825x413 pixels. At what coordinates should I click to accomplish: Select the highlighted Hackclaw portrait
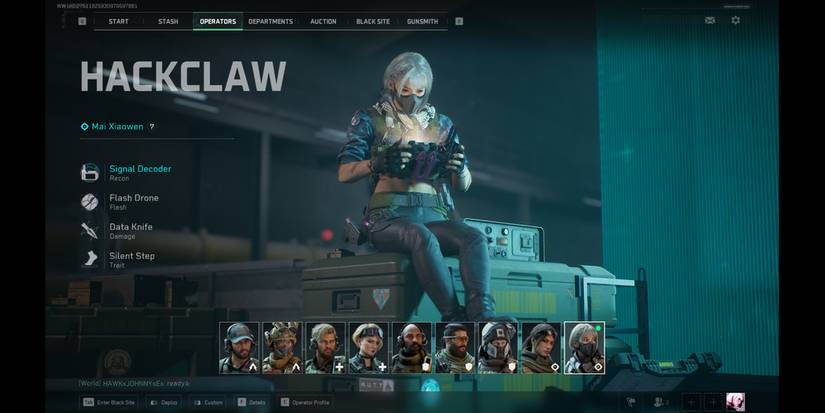pos(584,347)
